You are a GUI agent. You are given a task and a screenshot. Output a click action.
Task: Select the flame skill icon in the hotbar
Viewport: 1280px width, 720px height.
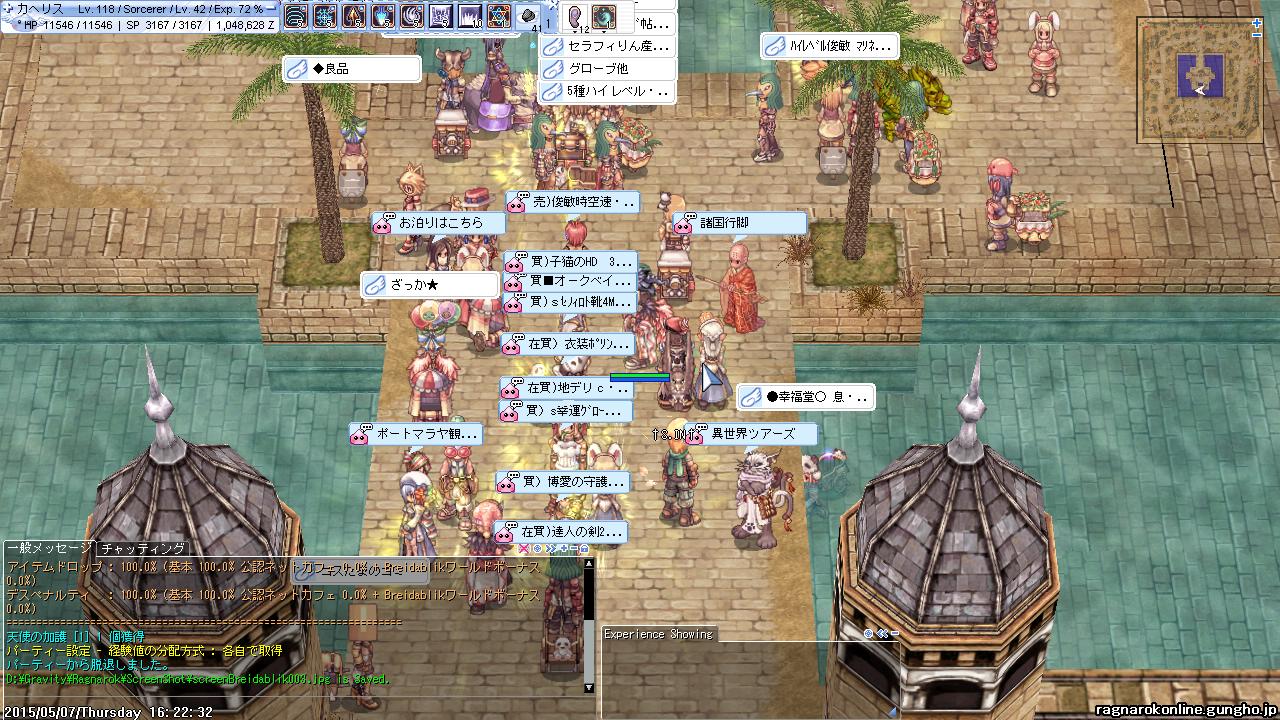(353, 17)
